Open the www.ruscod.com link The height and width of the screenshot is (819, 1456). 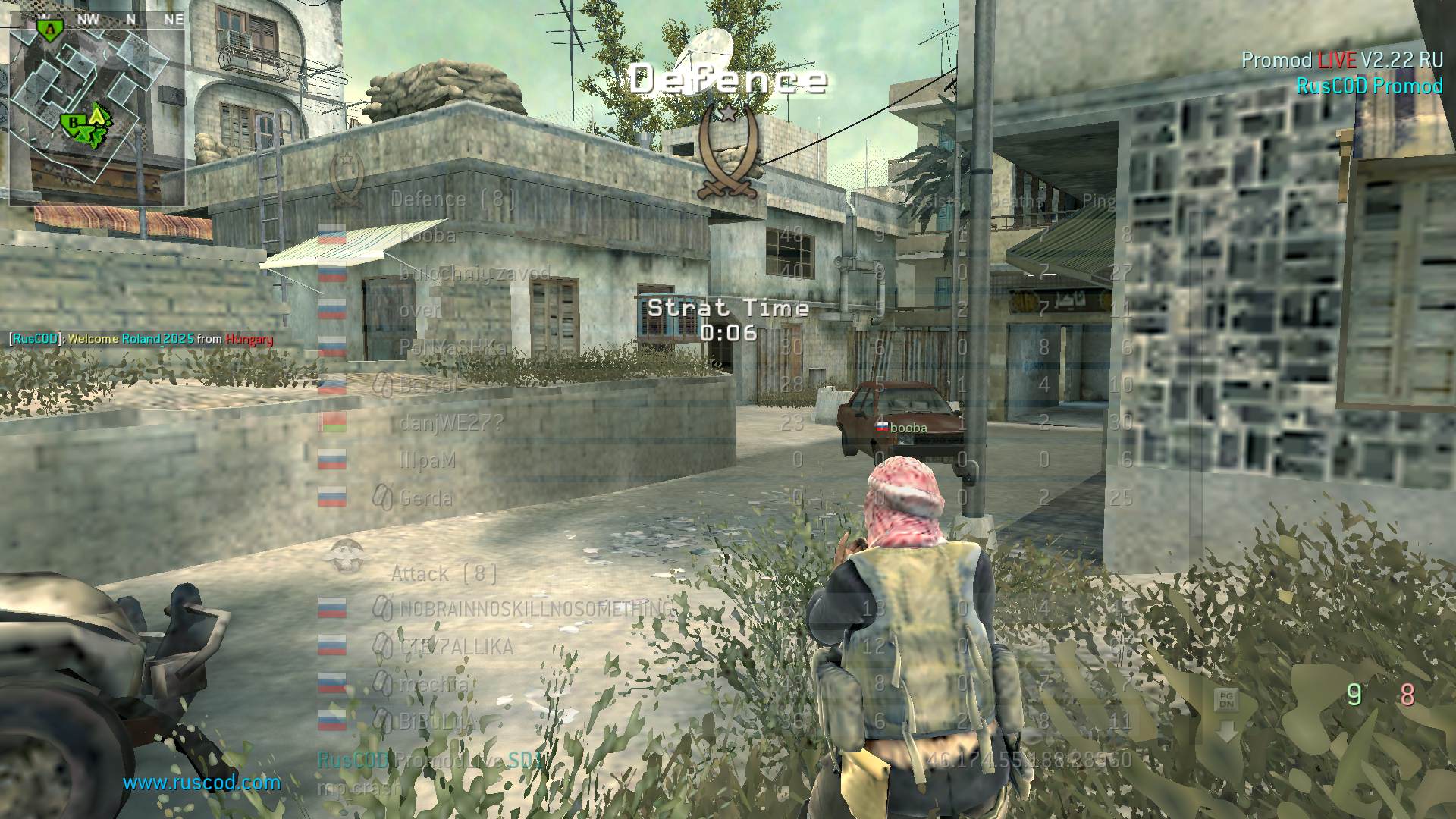[x=202, y=783]
